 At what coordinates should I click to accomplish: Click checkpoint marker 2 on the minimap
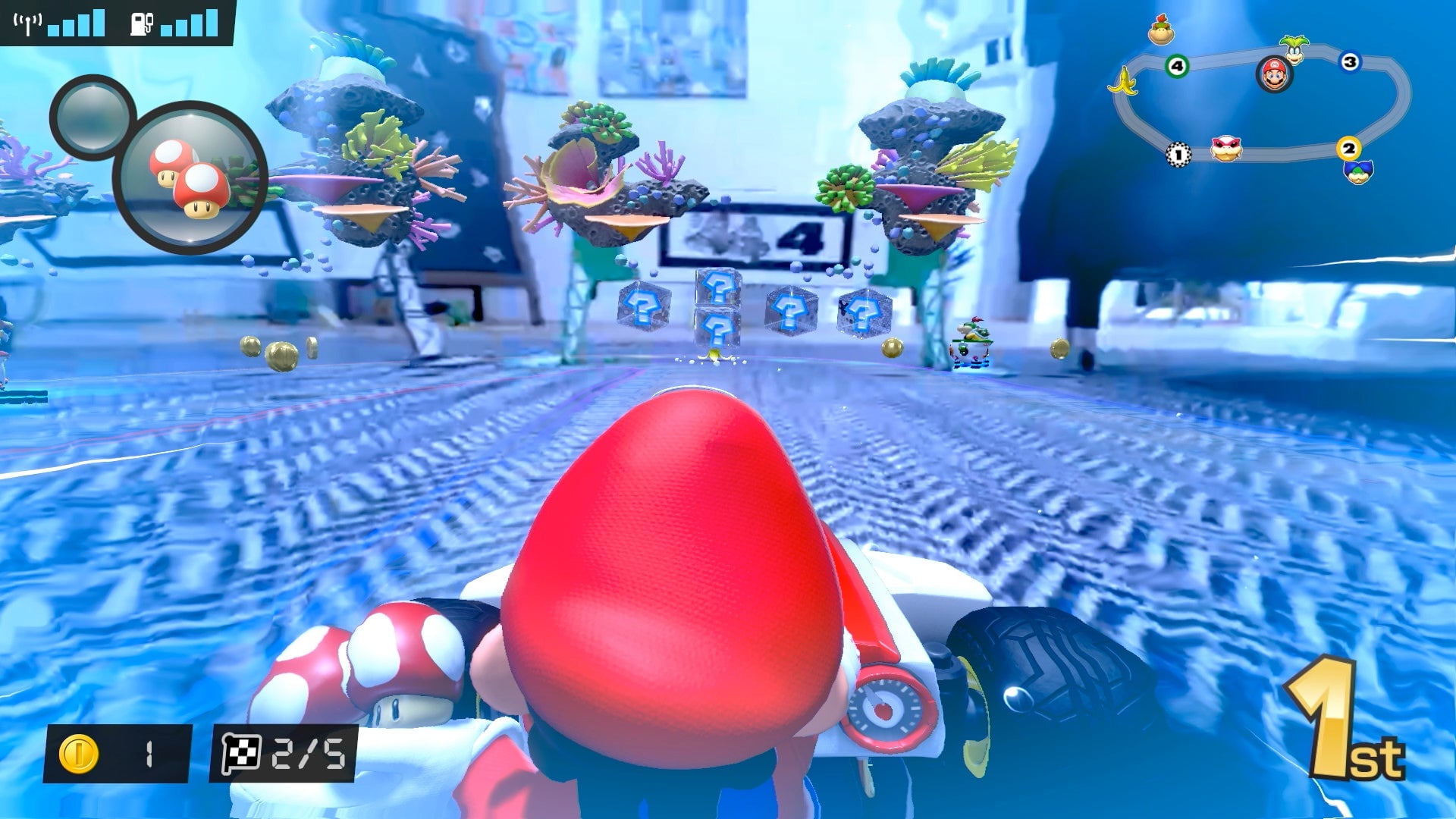(x=1348, y=149)
